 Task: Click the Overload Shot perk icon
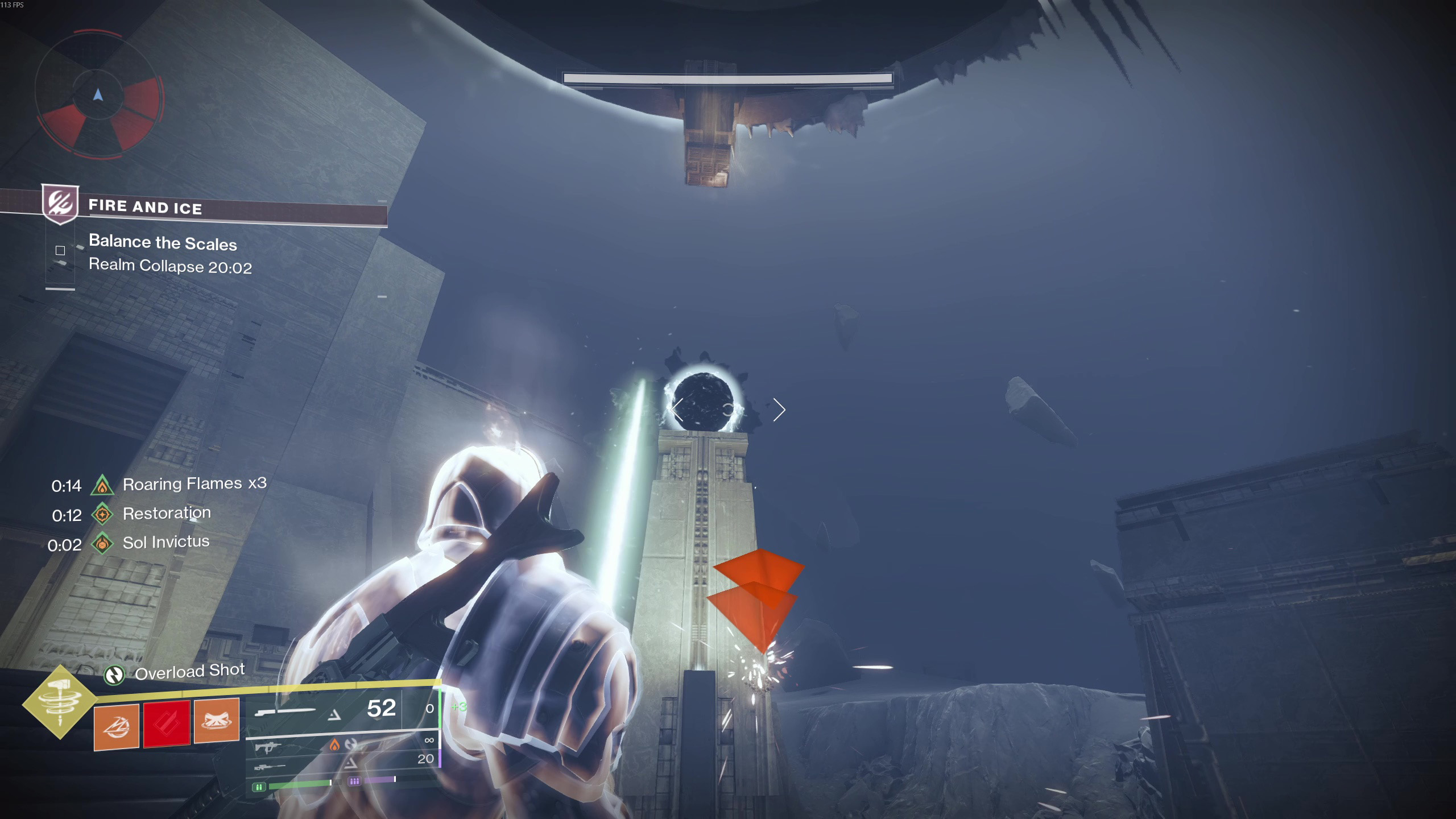[114, 675]
